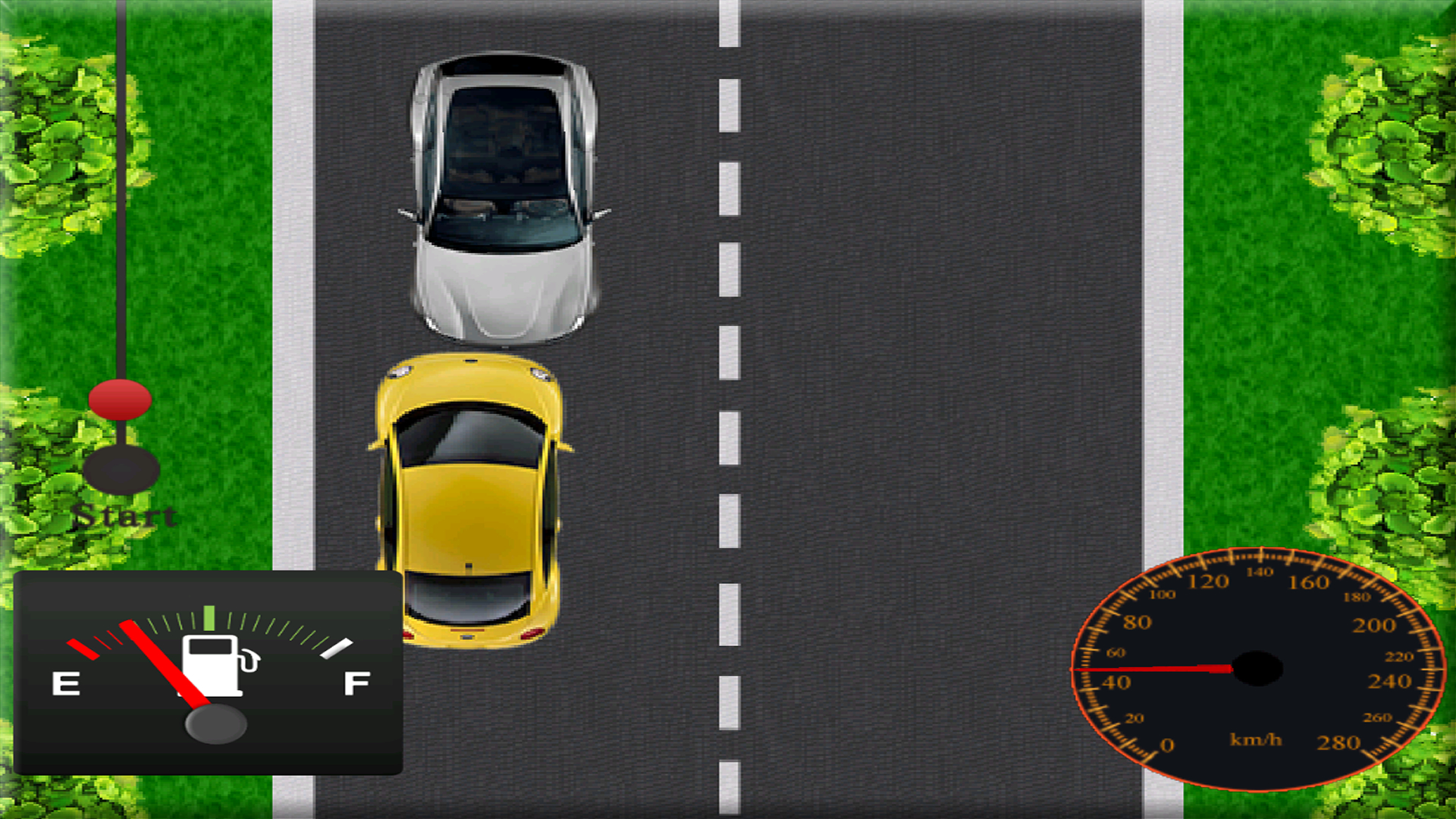Select the Start label
The height and width of the screenshot is (819, 1456).
pos(125,518)
